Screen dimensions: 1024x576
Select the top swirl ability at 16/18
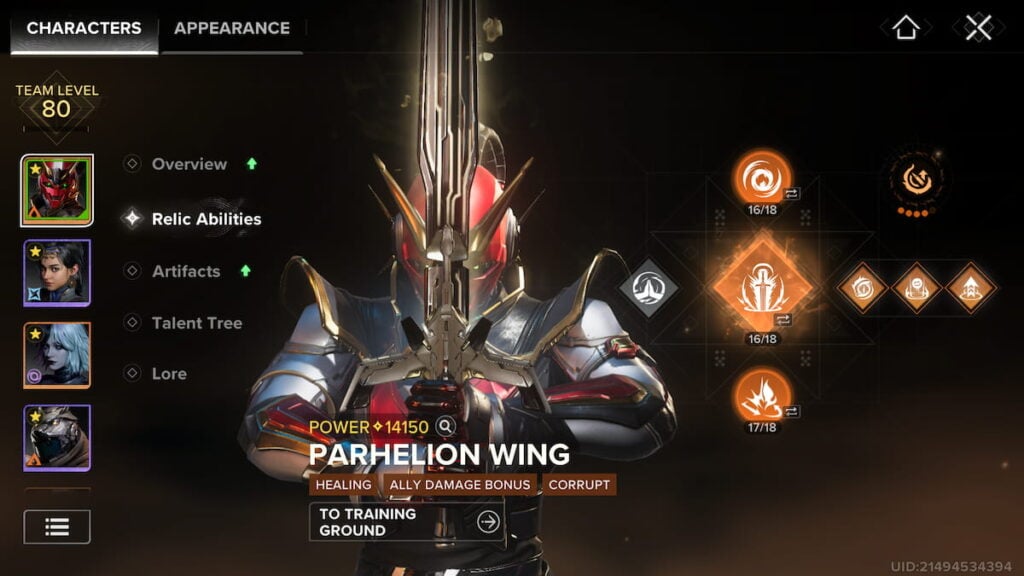(x=762, y=179)
